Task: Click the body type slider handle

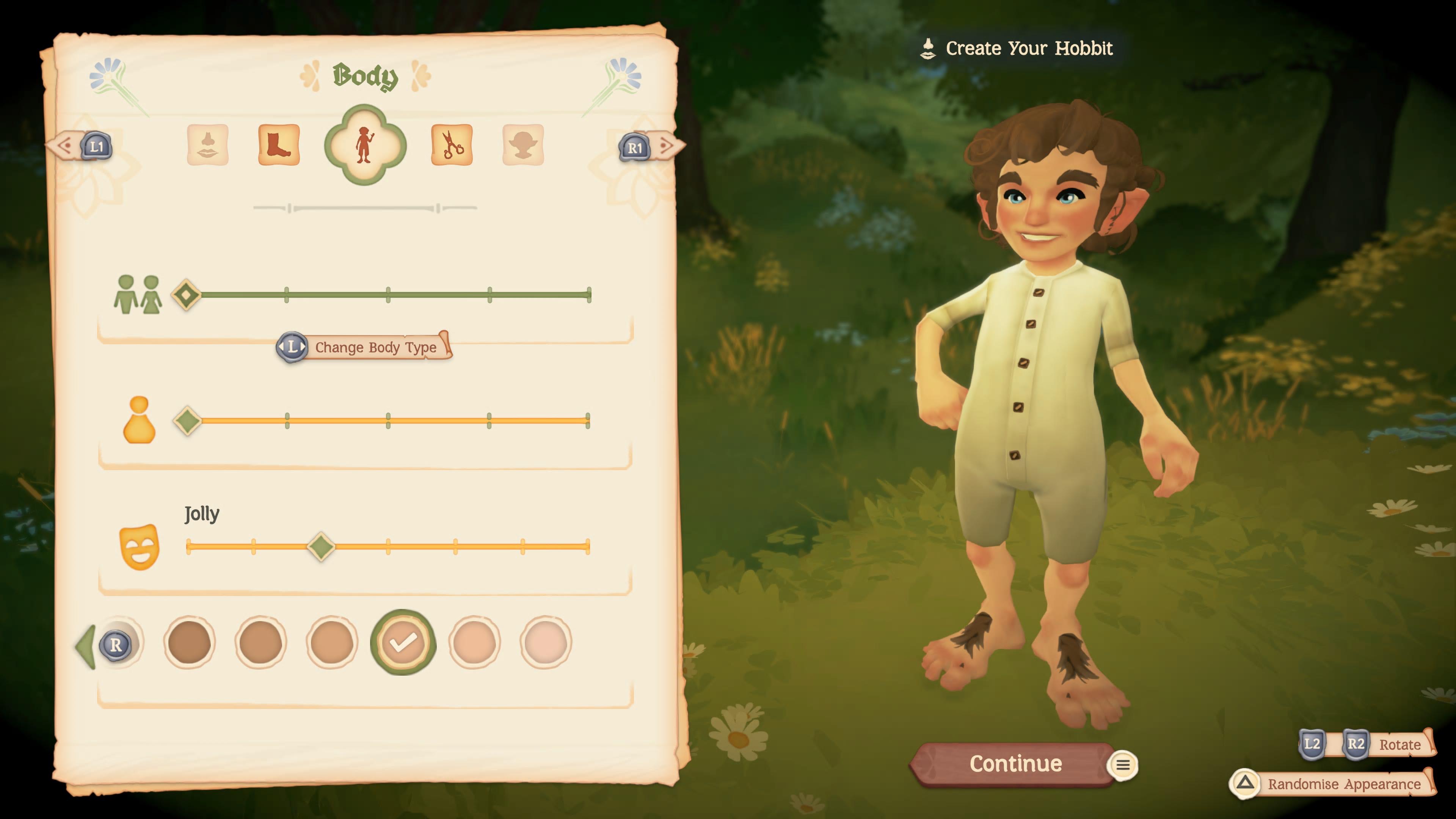Action: point(187,295)
